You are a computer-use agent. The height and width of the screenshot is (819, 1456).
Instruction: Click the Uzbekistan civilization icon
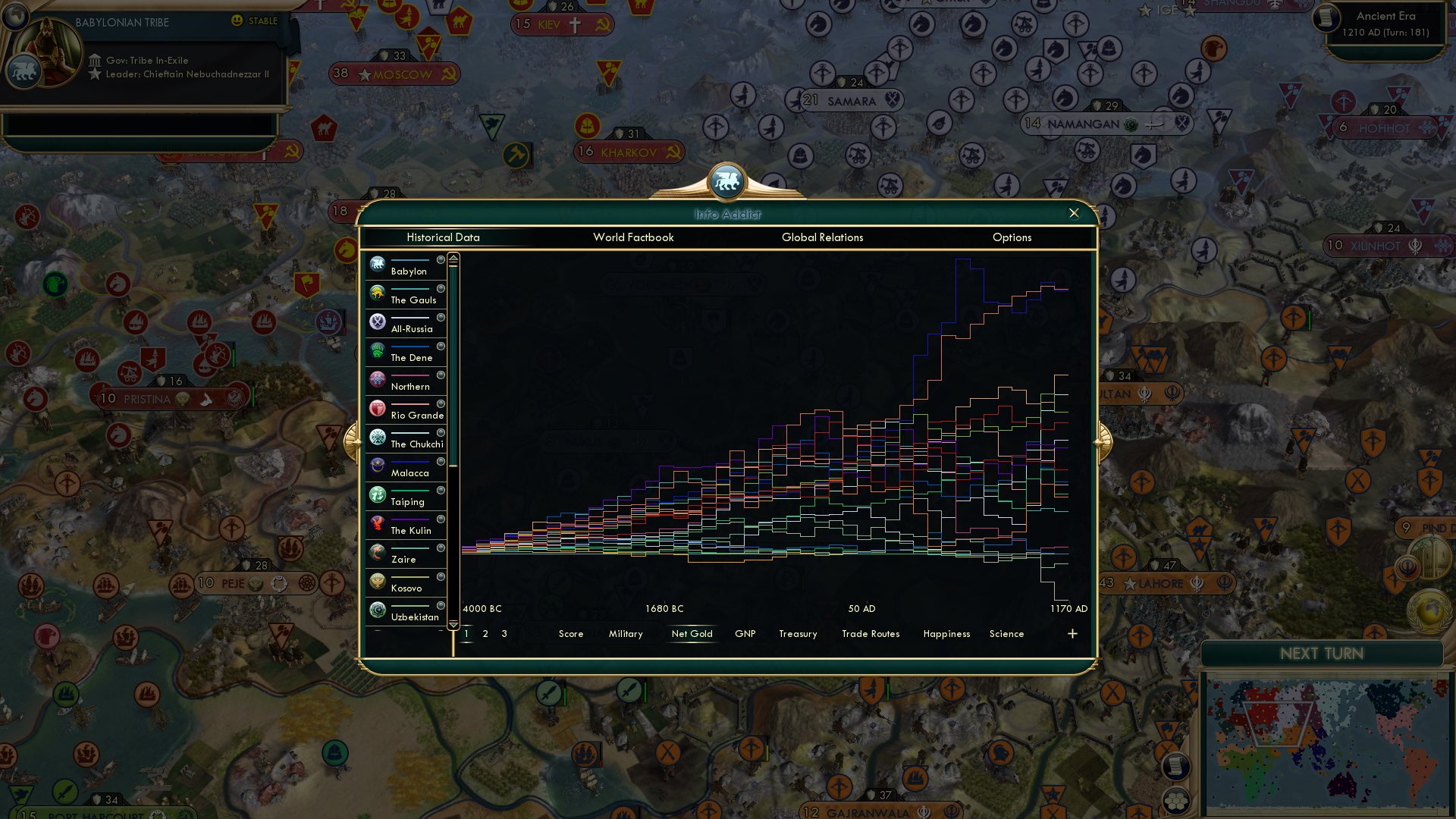tap(377, 610)
